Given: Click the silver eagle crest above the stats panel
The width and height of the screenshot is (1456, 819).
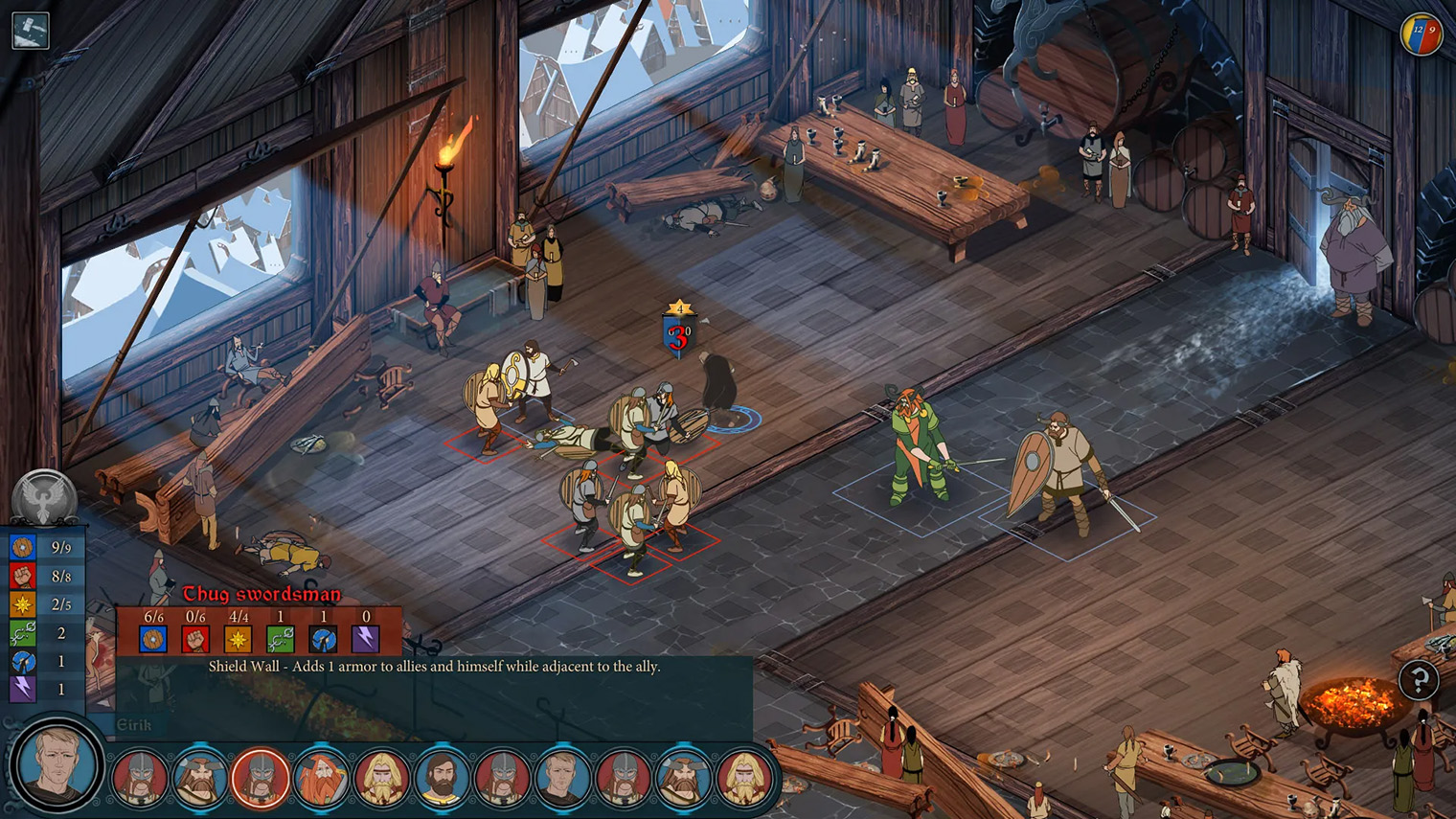Looking at the screenshot, I should point(43,494).
